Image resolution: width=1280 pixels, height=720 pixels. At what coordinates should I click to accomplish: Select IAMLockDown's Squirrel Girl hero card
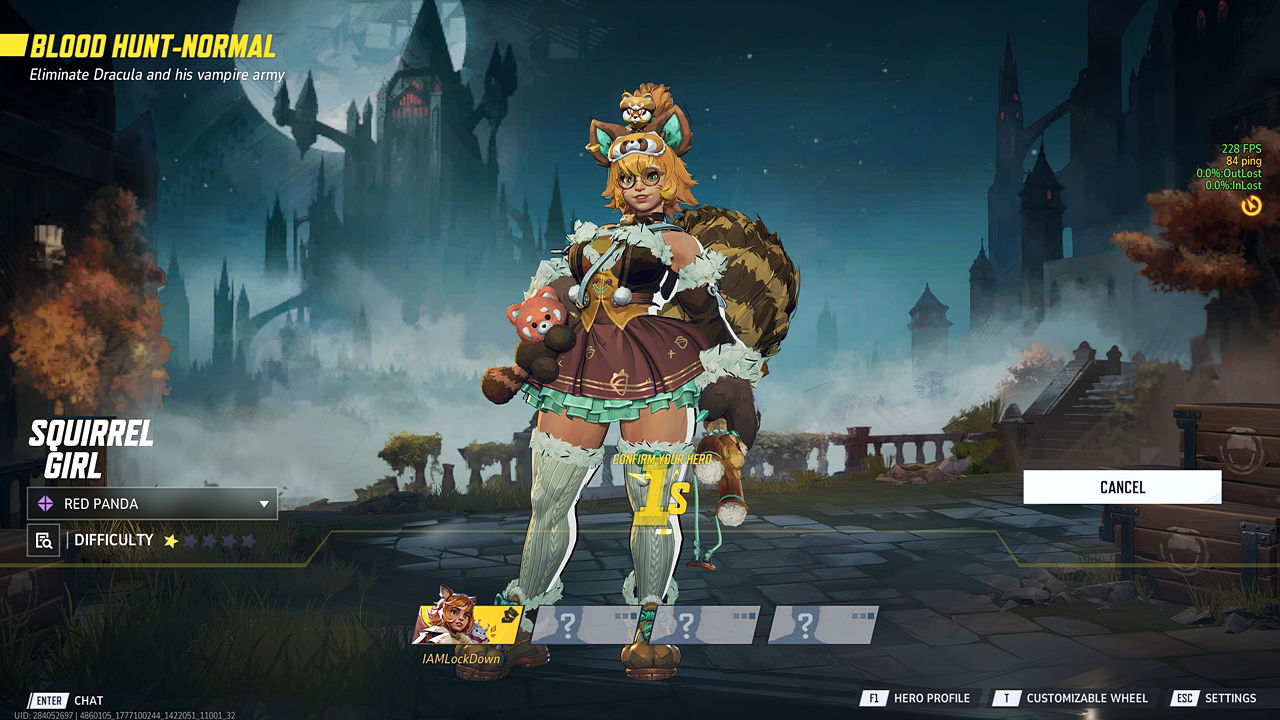coord(467,625)
